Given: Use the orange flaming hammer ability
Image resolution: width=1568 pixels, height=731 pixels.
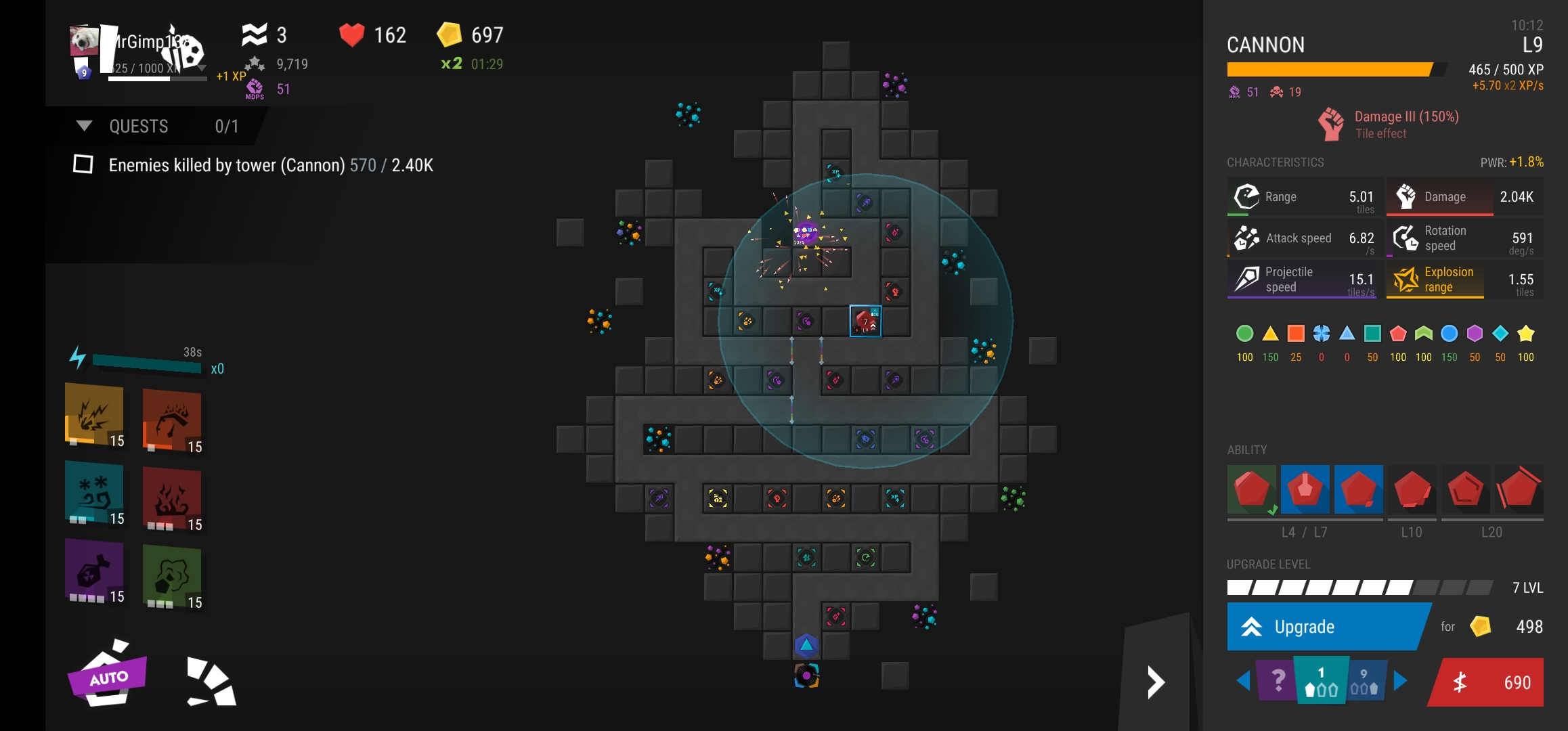Looking at the screenshot, I should pyautogui.click(x=172, y=420).
